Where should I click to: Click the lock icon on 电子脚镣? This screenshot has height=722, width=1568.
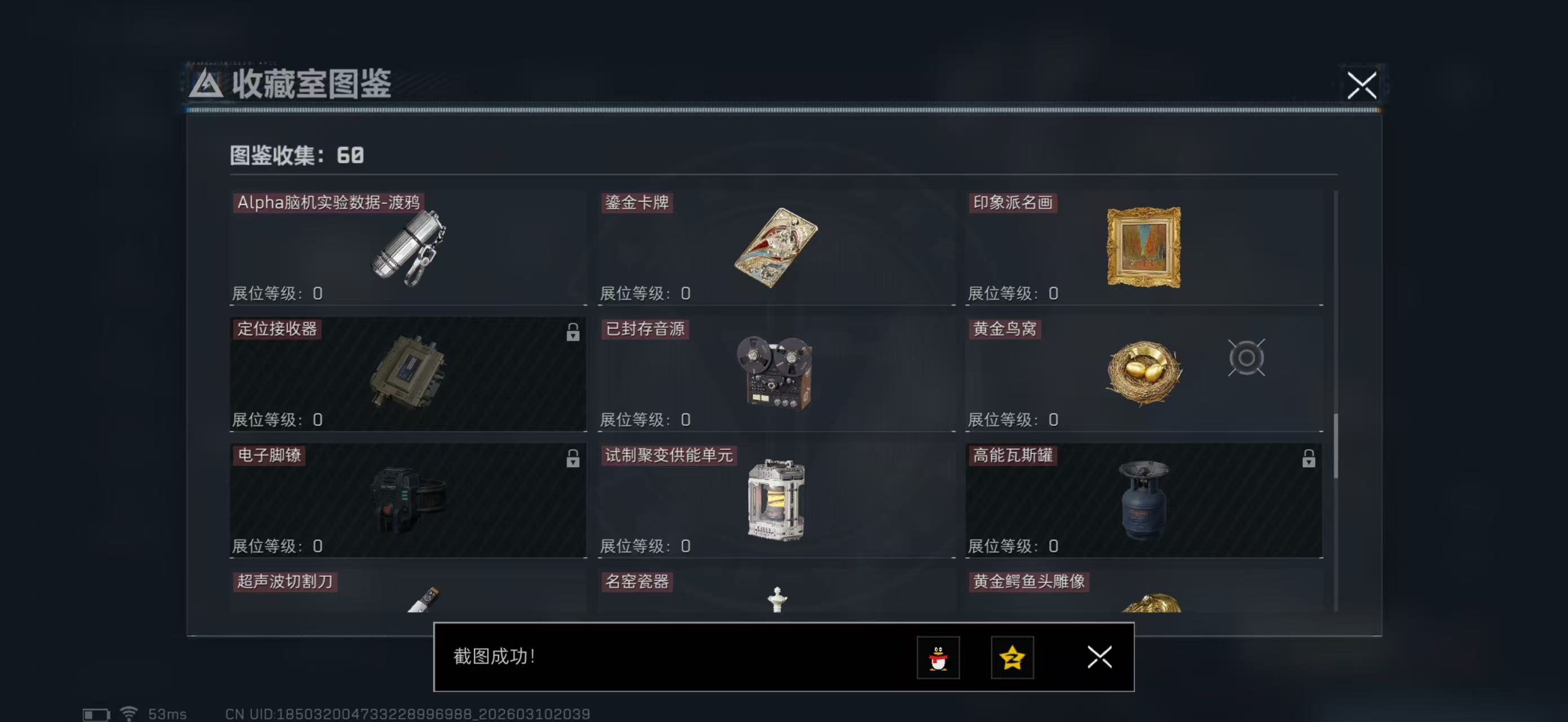pyautogui.click(x=573, y=460)
